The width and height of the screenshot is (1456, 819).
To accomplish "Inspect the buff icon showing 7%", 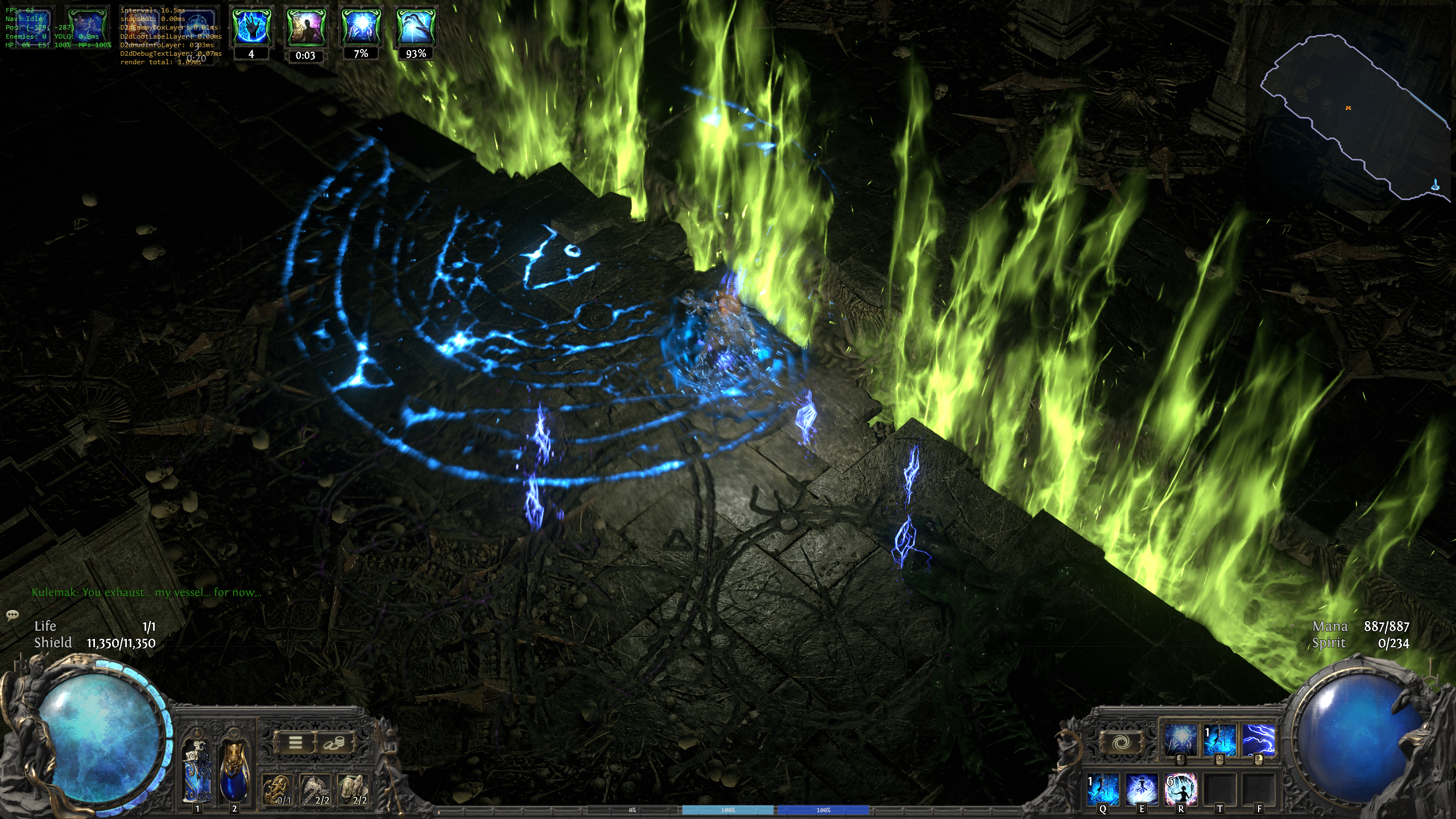I will point(361,27).
